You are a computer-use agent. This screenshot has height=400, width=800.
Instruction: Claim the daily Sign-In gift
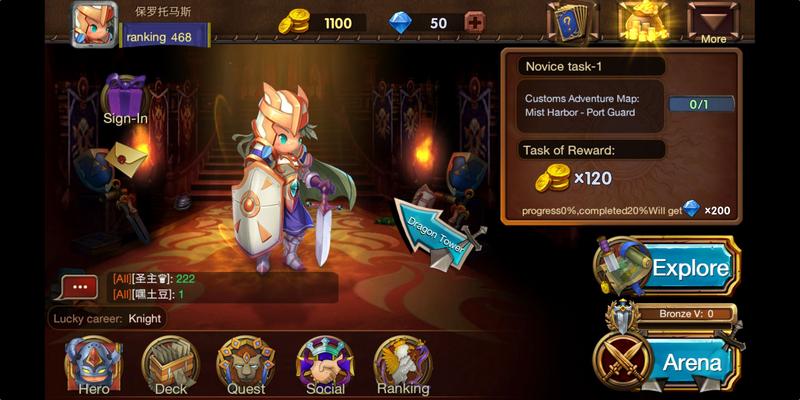[x=125, y=98]
